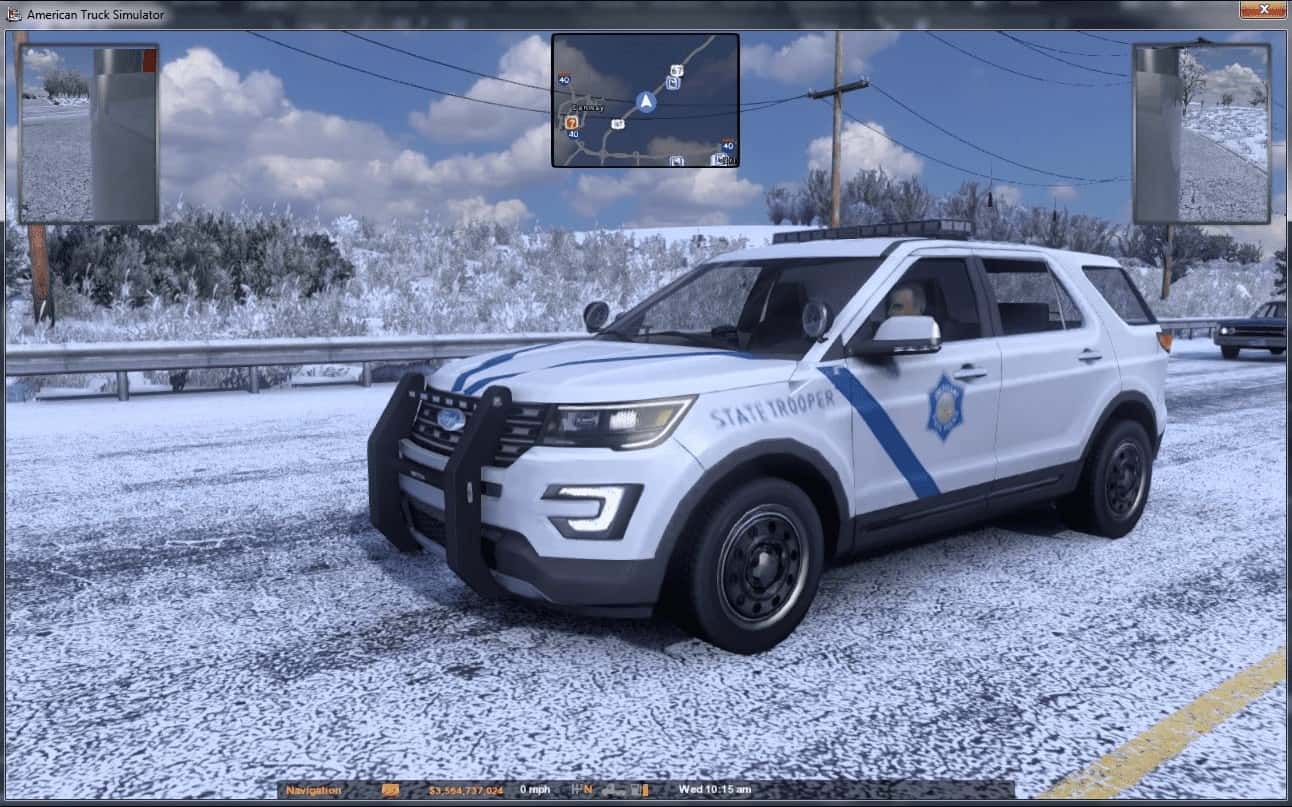Image resolution: width=1292 pixels, height=807 pixels.
Task: Show the left side mirror view
Action: point(88,133)
